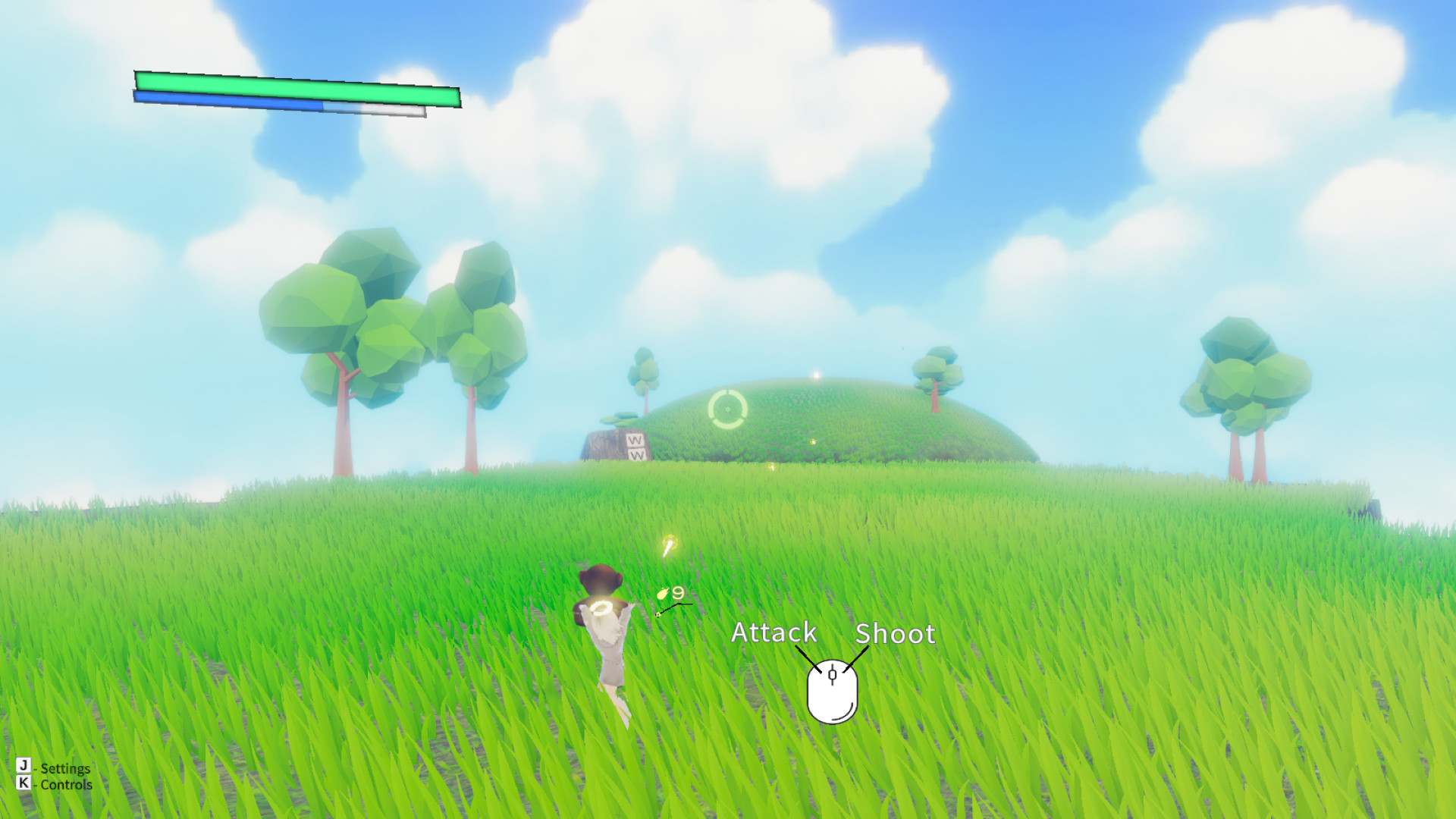Click the upper W key block on the stump
The height and width of the screenshot is (819, 1456).
click(635, 440)
